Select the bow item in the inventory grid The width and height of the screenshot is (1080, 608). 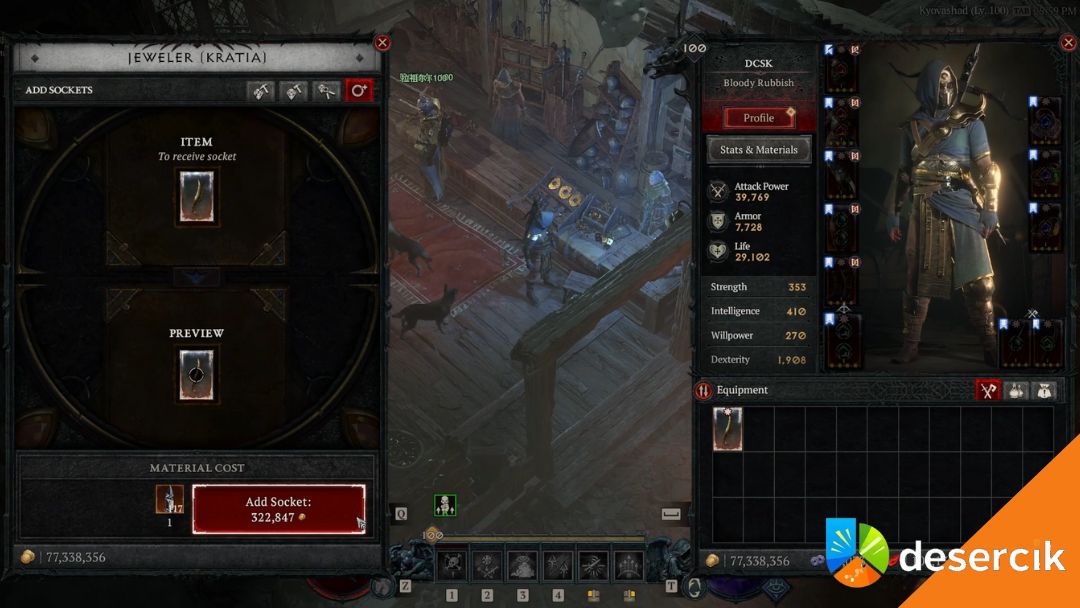coord(727,429)
